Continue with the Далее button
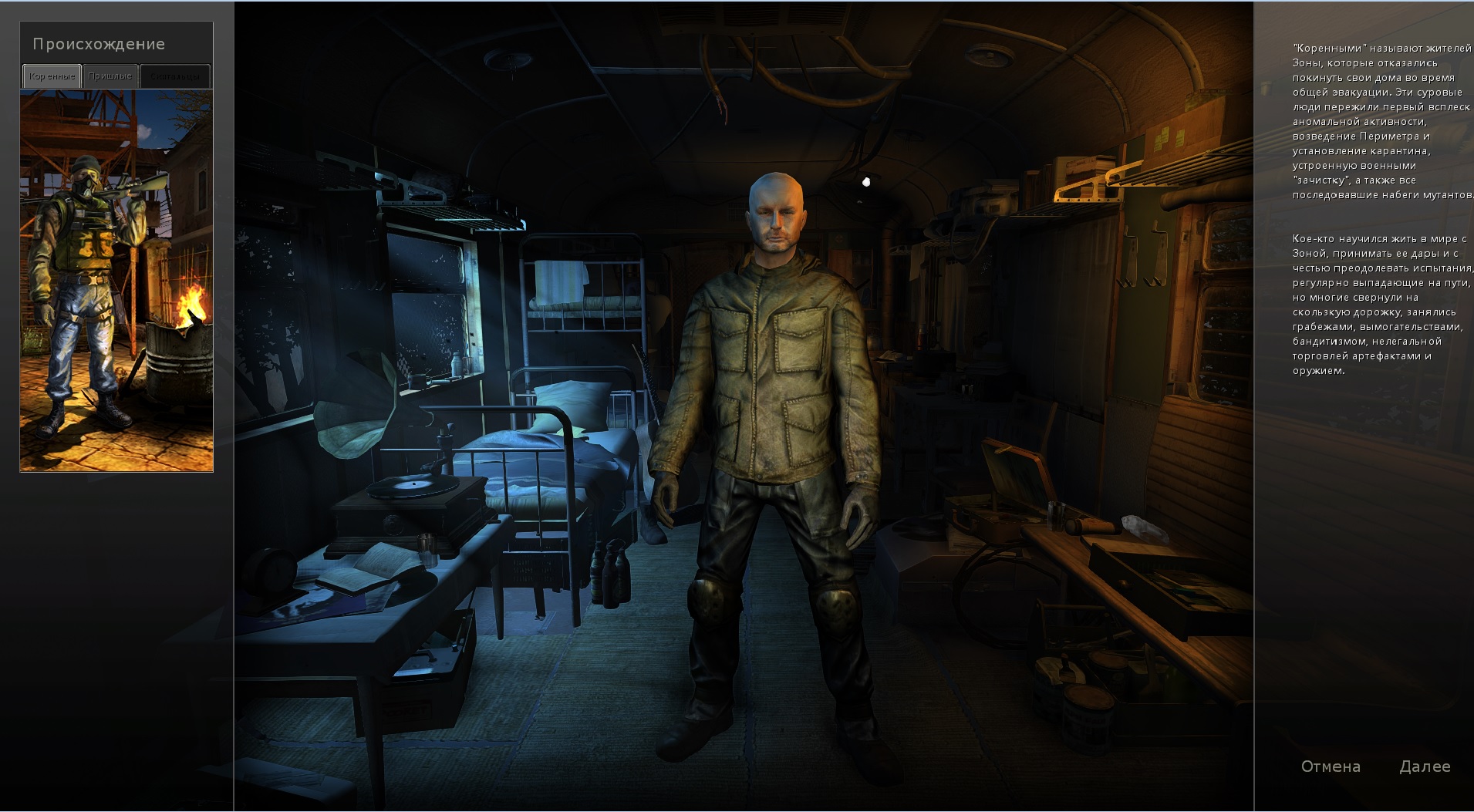The height and width of the screenshot is (812, 1474). [x=1425, y=767]
